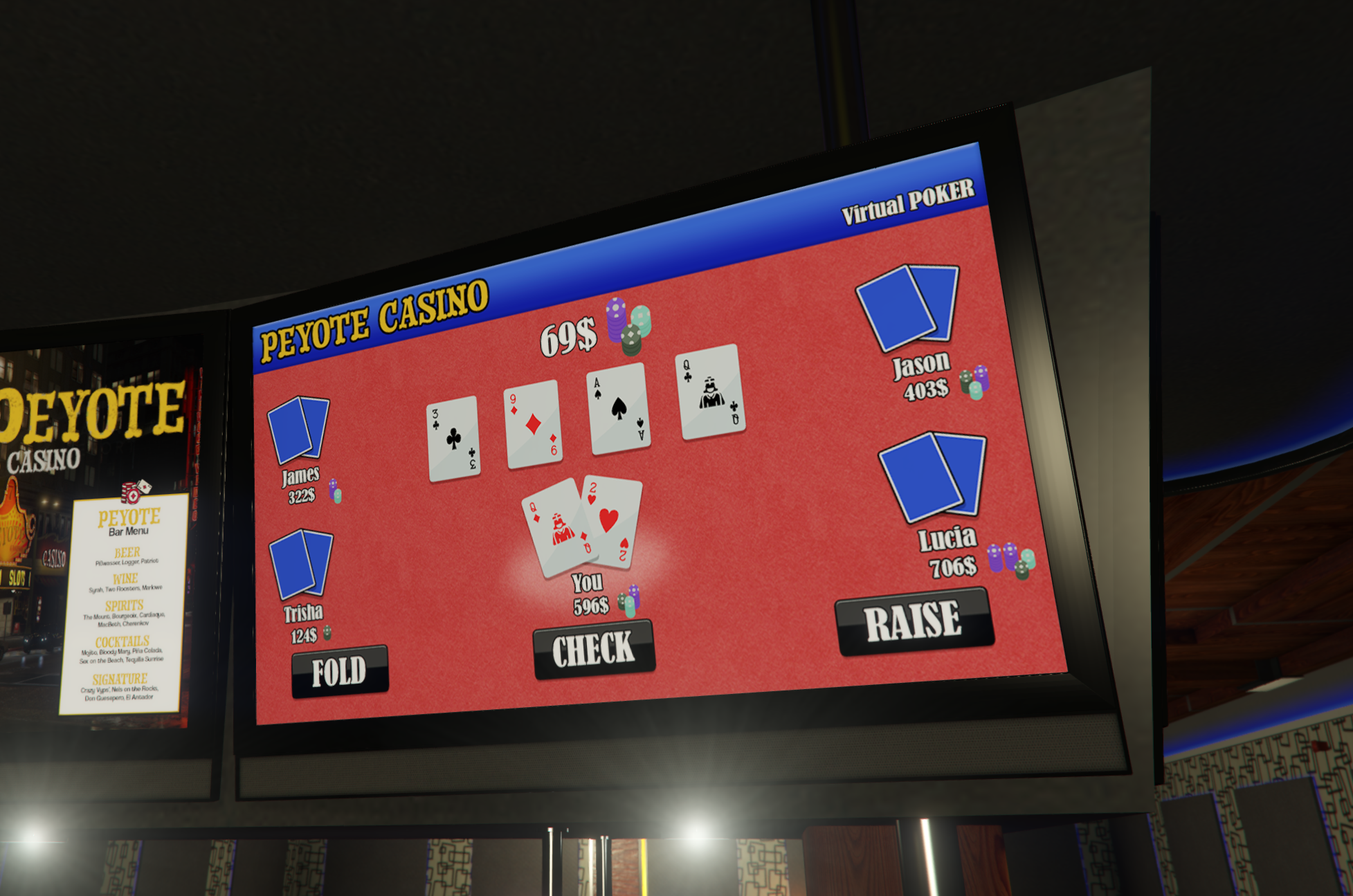Click the 3 of clubs community card
Viewport: 1353px width, 896px height.
click(453, 439)
